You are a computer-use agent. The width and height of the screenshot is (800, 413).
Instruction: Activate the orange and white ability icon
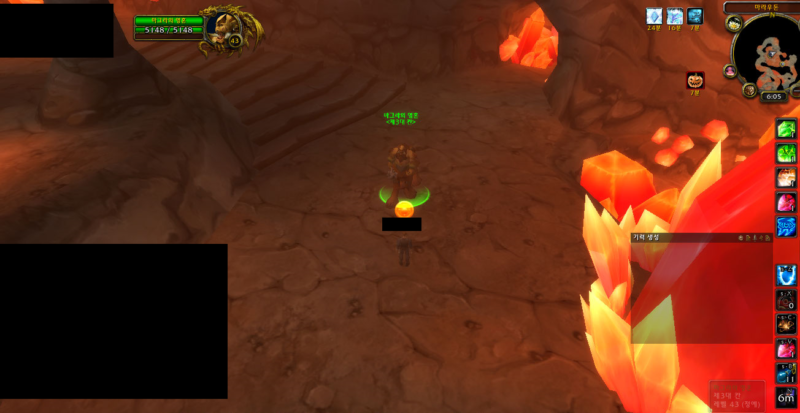tap(787, 178)
